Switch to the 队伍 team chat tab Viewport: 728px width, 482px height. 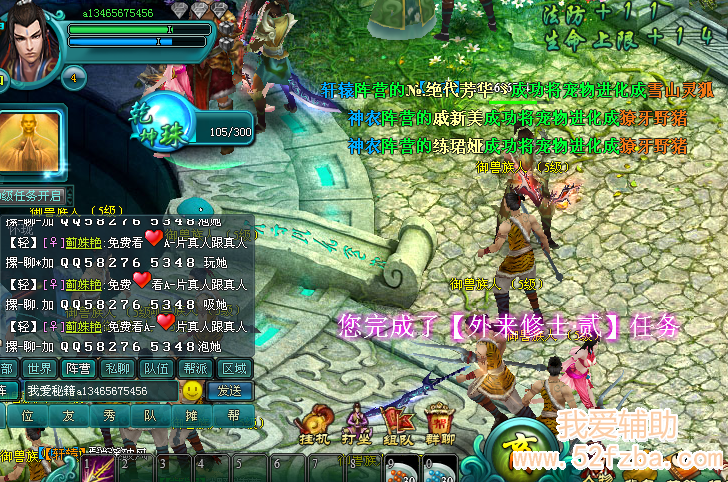tap(156, 368)
